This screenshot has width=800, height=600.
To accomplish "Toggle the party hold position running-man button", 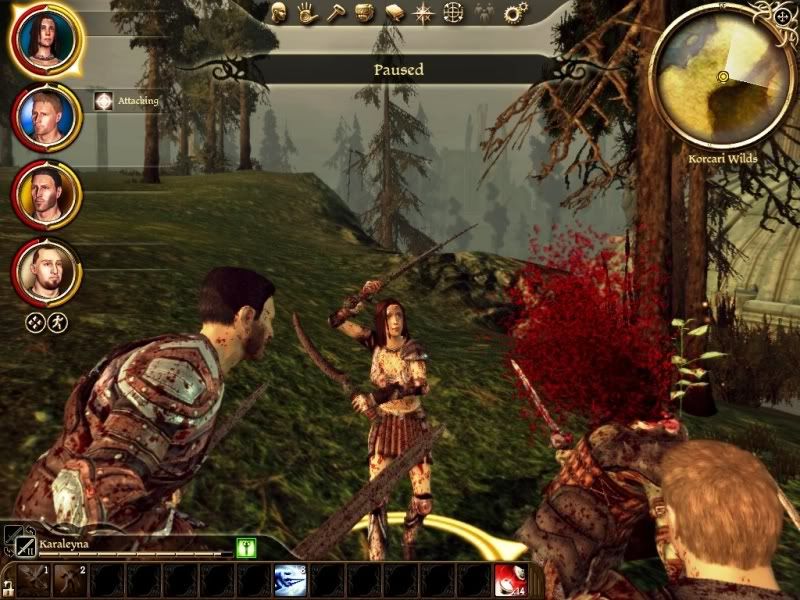I will [x=58, y=322].
